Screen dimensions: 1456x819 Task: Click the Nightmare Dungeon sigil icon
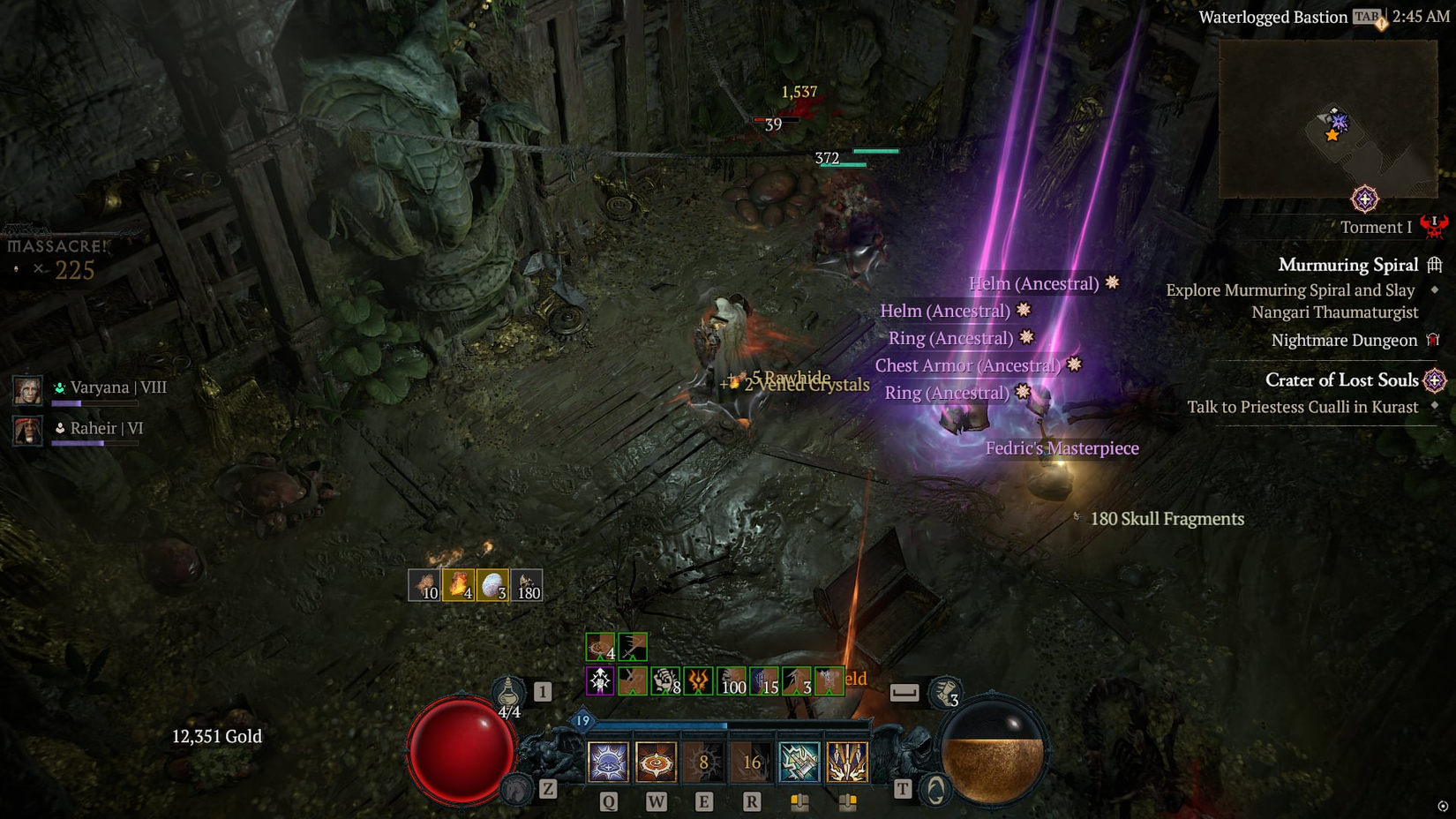tap(1434, 341)
